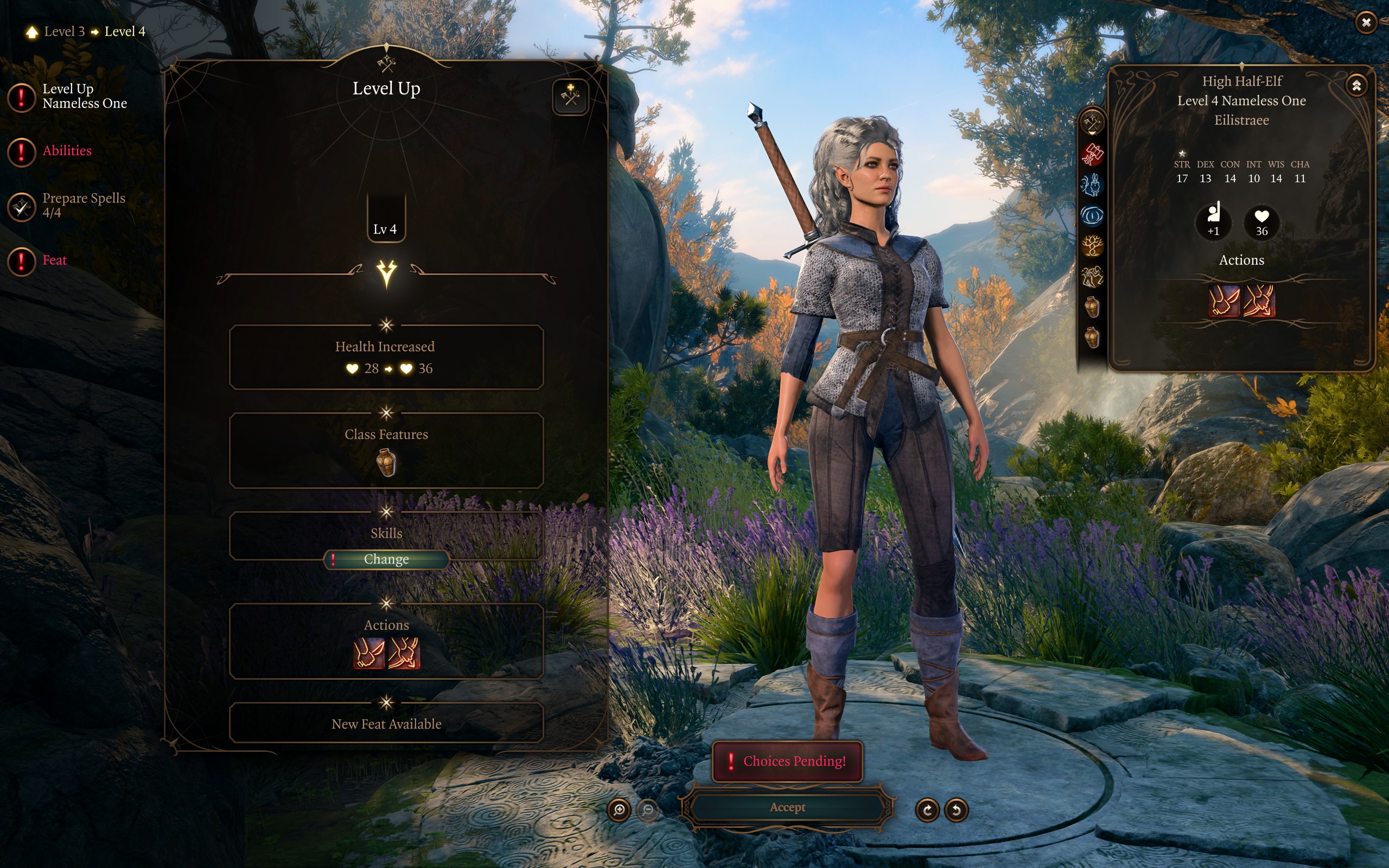Zoom in on the character preview
Screen dimensions: 1389x868
pos(619,810)
